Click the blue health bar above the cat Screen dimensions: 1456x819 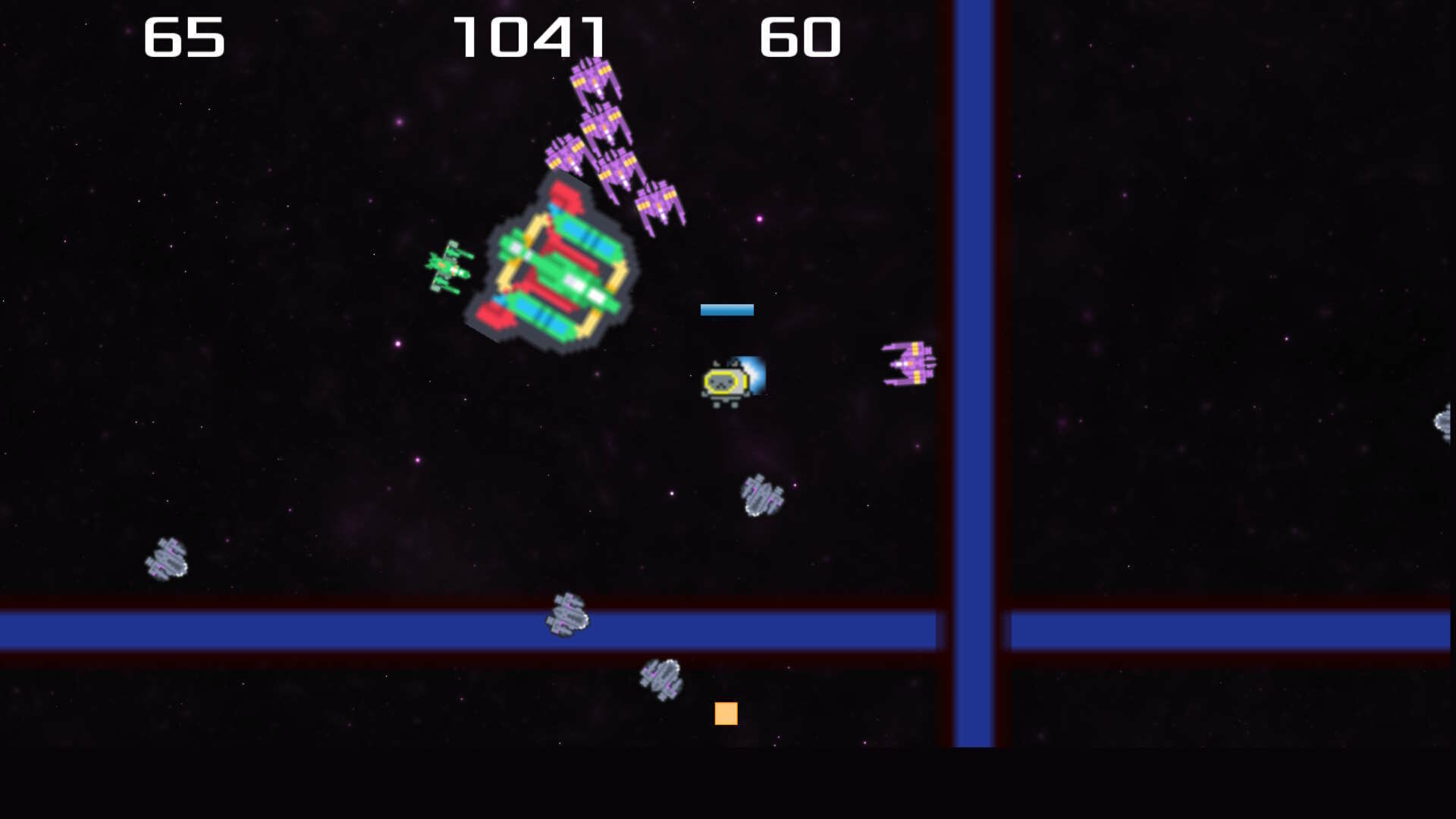point(726,309)
